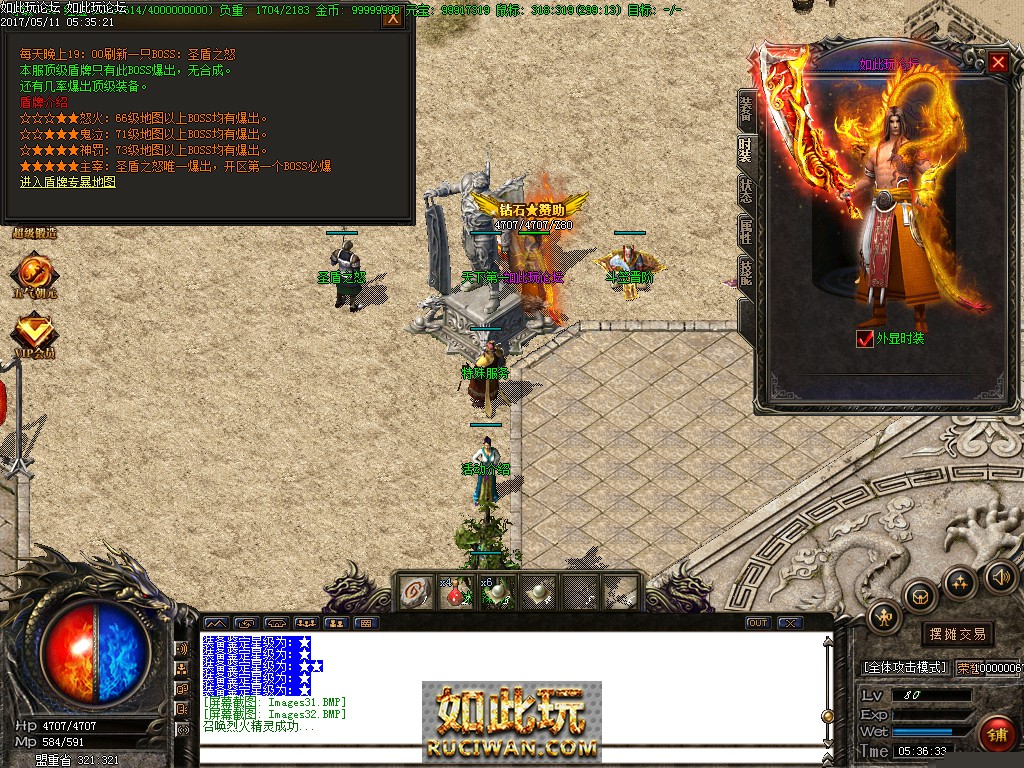The height and width of the screenshot is (768, 1024).
Task: Open the three-star skills icon
Action: (x=960, y=581)
